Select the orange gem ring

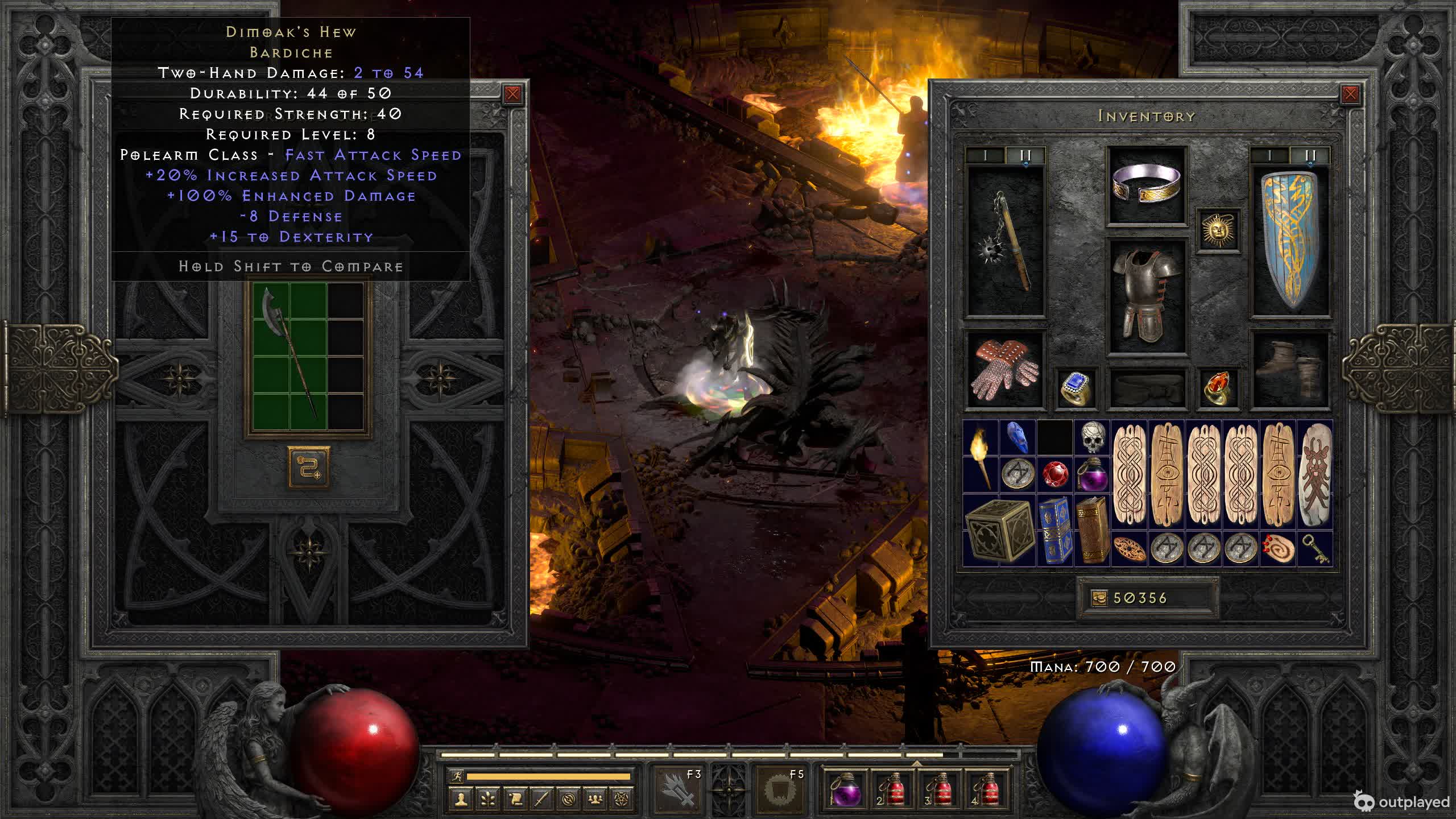(1218, 388)
